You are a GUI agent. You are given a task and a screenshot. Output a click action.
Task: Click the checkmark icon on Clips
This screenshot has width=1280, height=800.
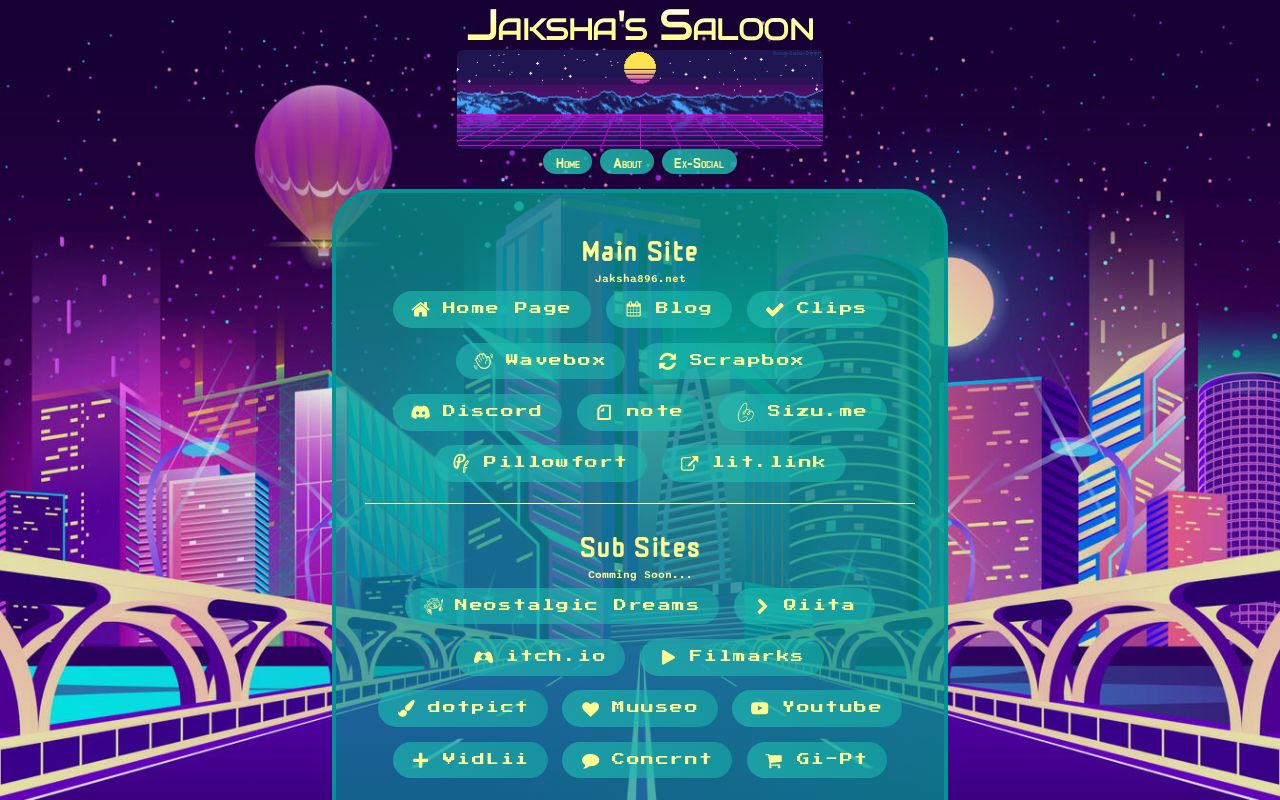[774, 308]
